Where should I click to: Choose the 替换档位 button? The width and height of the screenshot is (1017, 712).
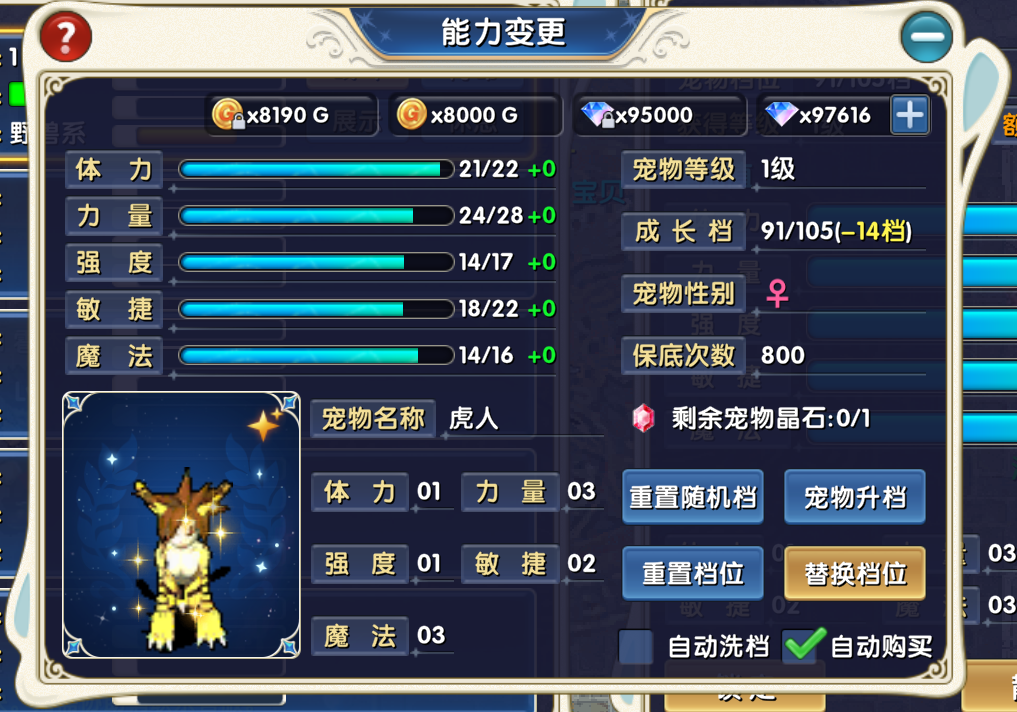[x=854, y=573]
